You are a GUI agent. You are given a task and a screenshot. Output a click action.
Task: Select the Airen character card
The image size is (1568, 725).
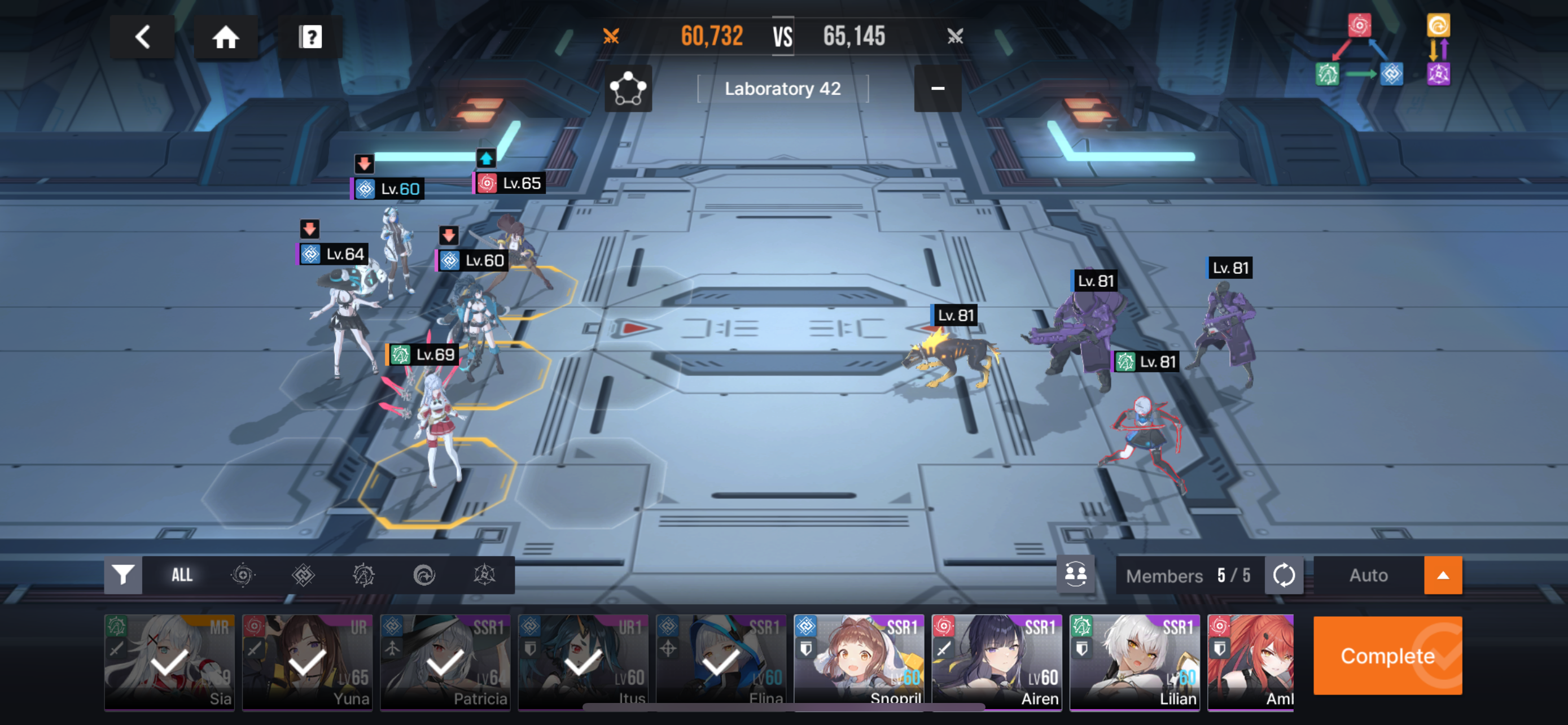[x=996, y=662]
